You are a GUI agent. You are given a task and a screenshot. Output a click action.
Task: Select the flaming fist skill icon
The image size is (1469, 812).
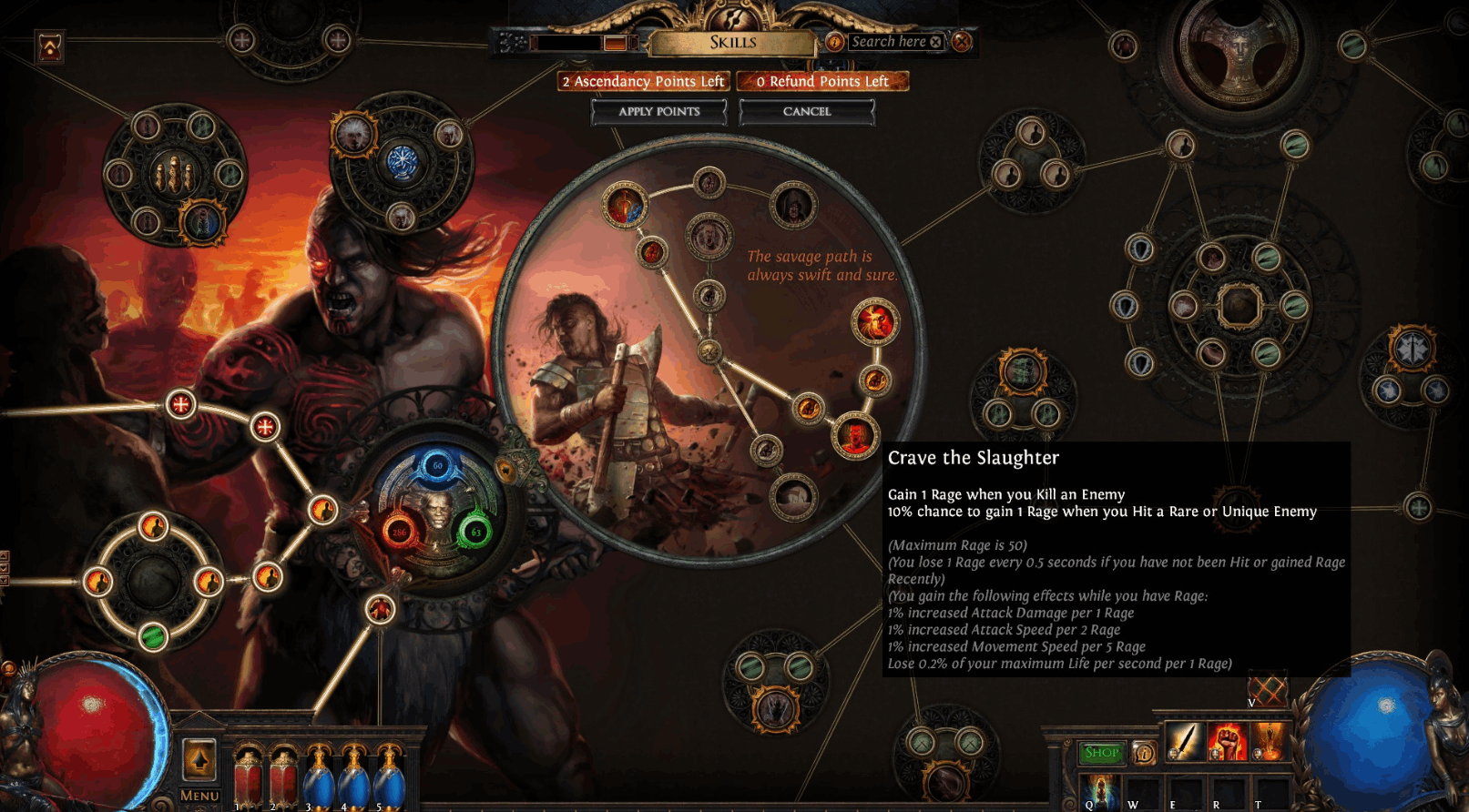click(1226, 742)
